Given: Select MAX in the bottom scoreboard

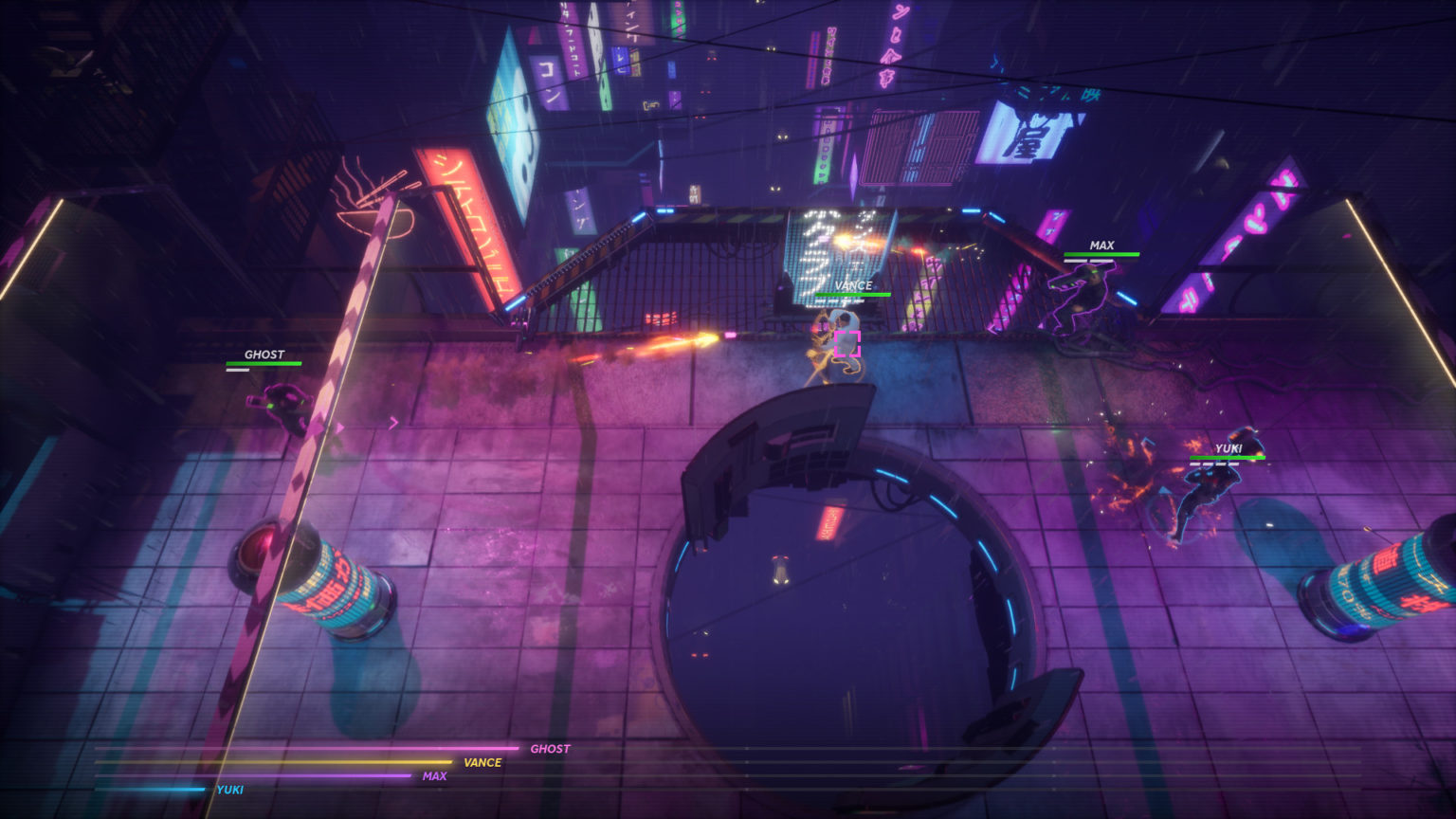Looking at the screenshot, I should 432,775.
